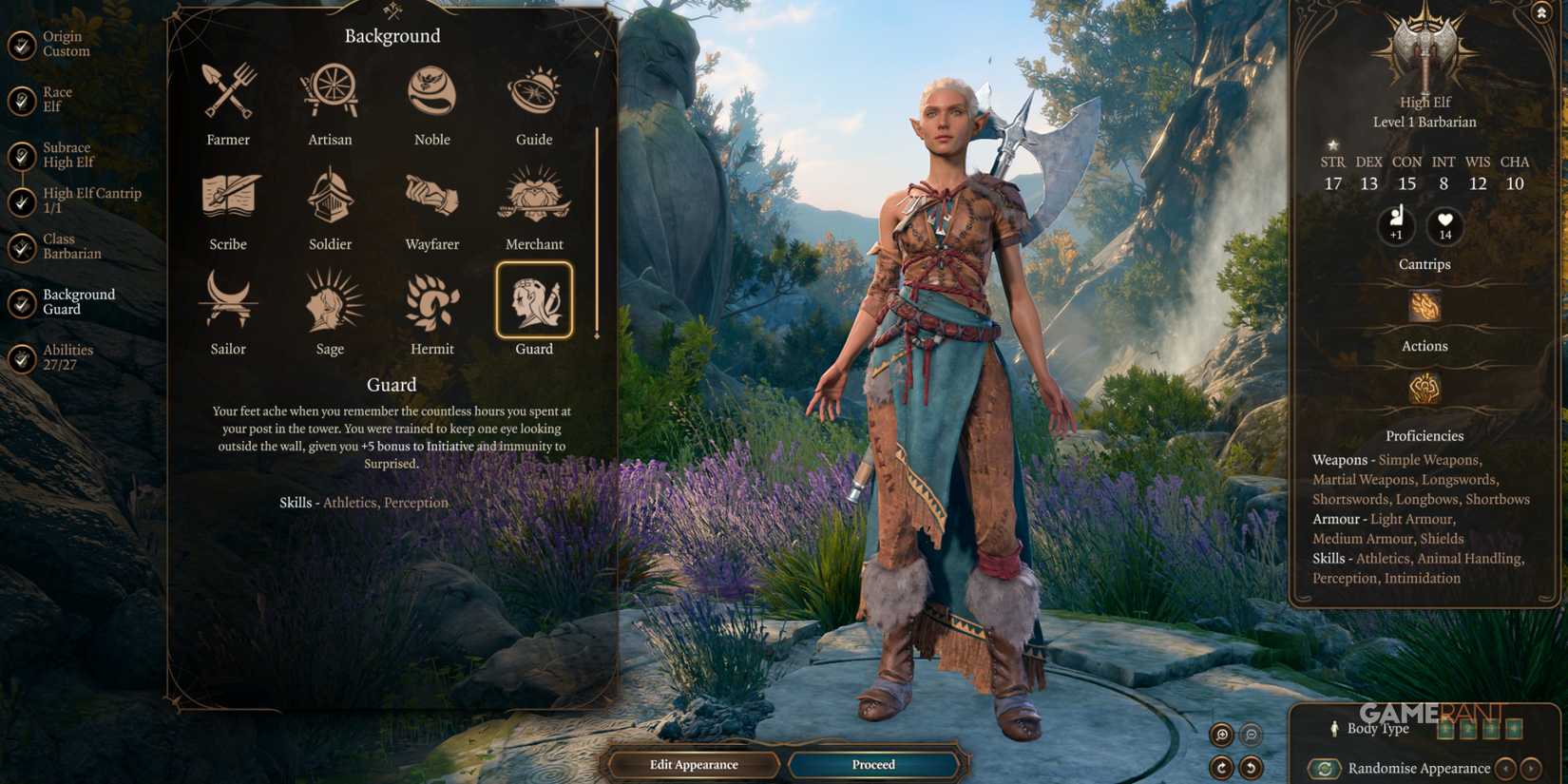Pick the Sailor background icon

tap(228, 301)
